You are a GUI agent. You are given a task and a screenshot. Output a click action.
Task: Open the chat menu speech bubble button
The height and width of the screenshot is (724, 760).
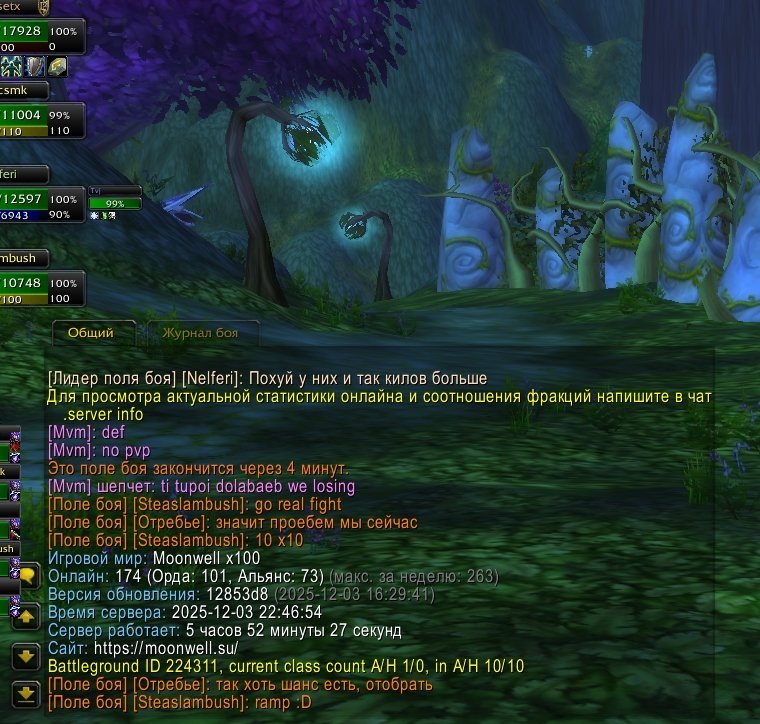tap(25, 577)
